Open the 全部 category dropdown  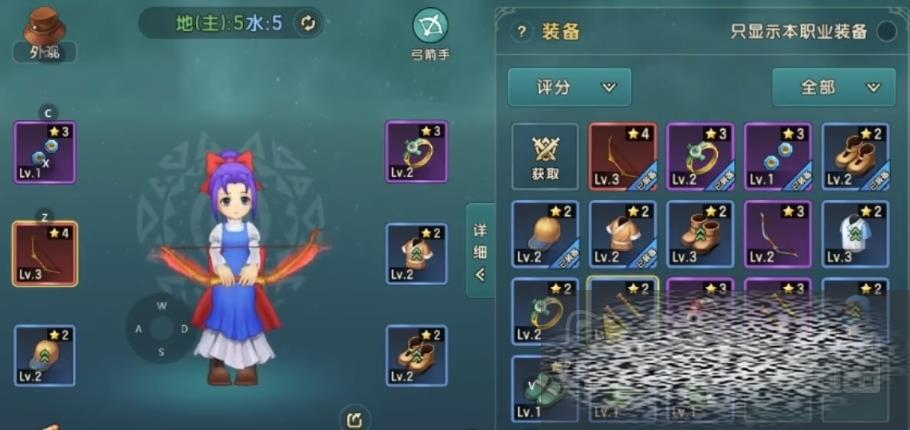833,87
